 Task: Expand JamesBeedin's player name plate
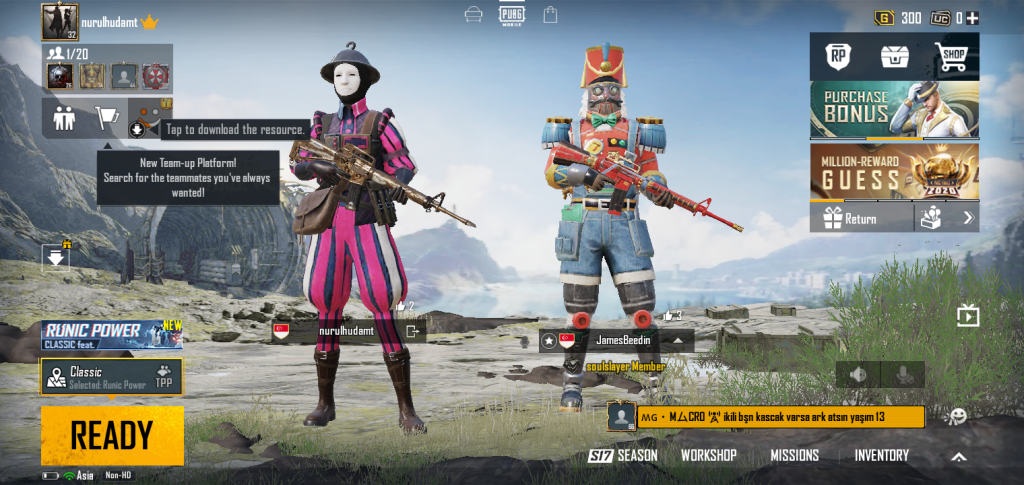[678, 340]
